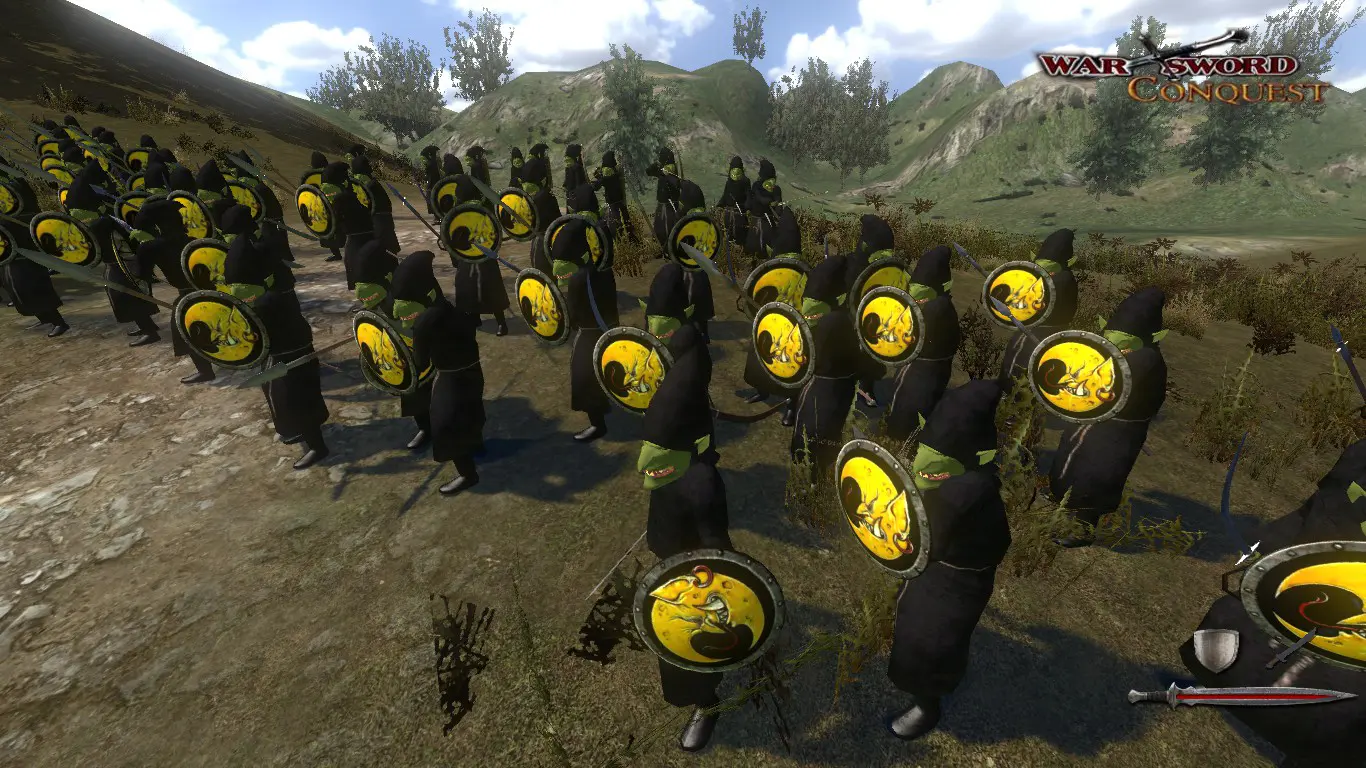This screenshot has width=1366, height=768.
Task: Select the silver shield HUD icon
Action: tap(1216, 649)
